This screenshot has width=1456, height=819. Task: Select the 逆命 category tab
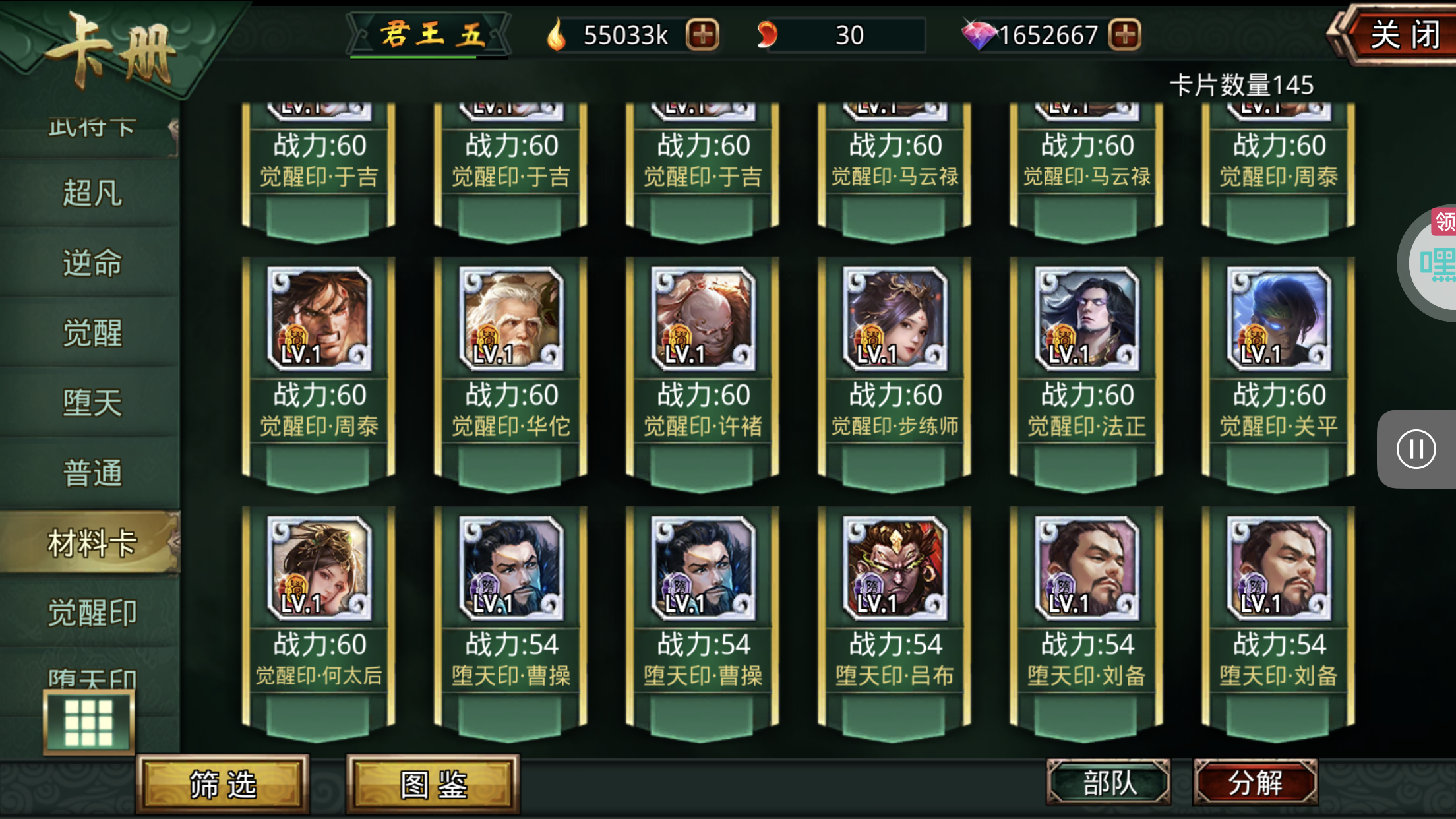click(92, 263)
